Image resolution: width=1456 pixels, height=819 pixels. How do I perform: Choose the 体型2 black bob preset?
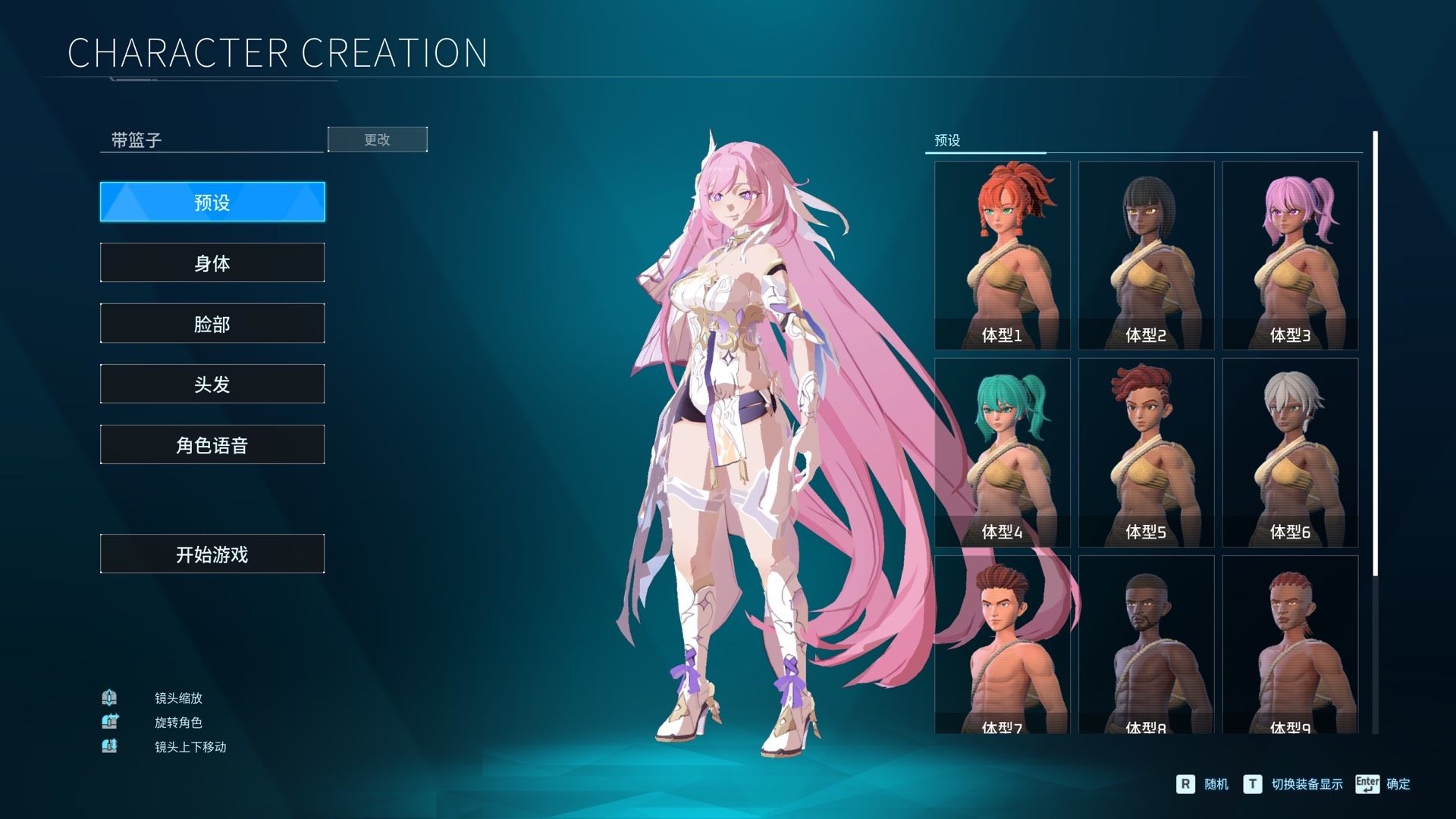[x=1146, y=255]
